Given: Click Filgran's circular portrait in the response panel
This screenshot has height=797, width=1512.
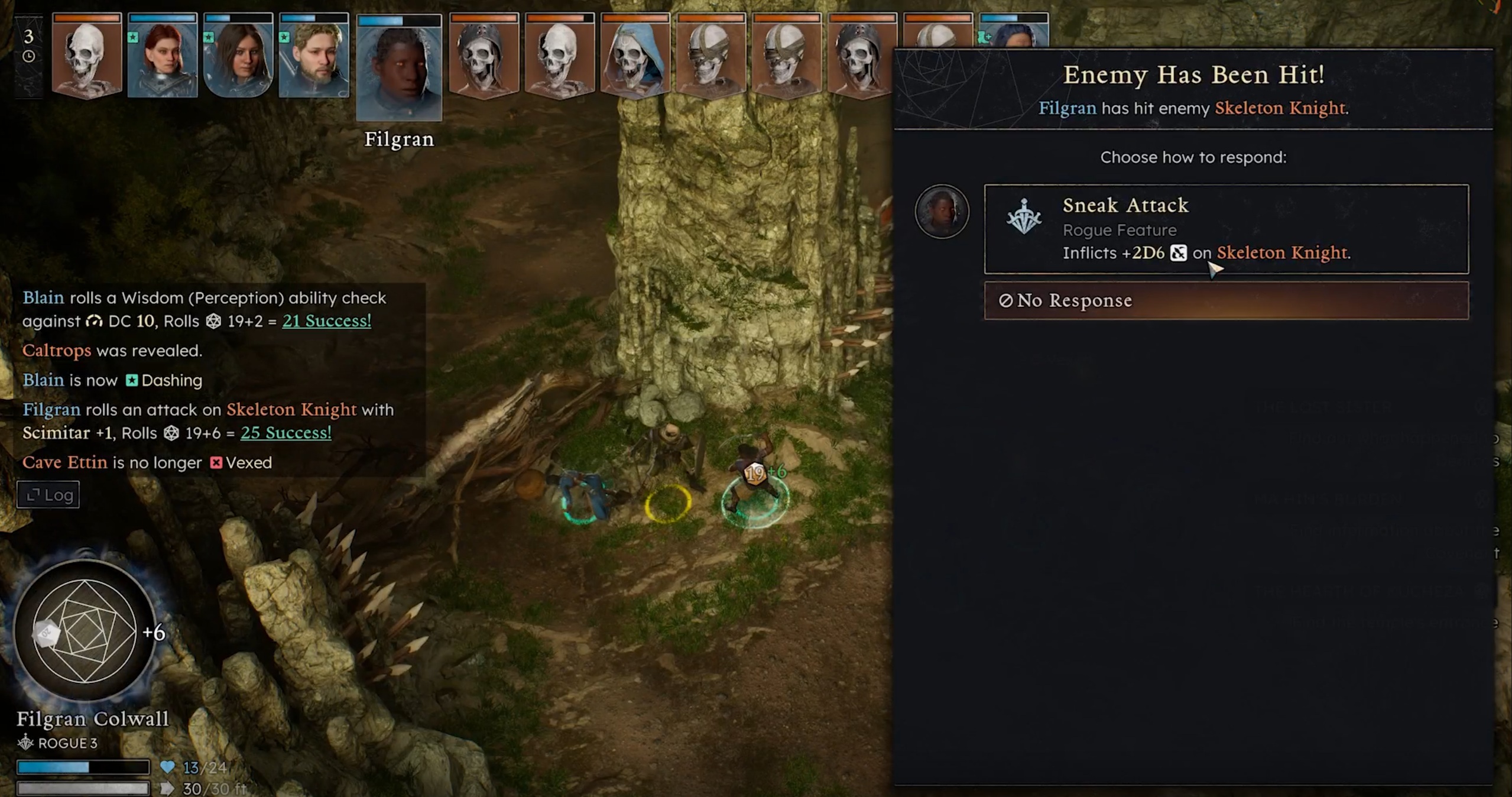Looking at the screenshot, I should click(942, 211).
